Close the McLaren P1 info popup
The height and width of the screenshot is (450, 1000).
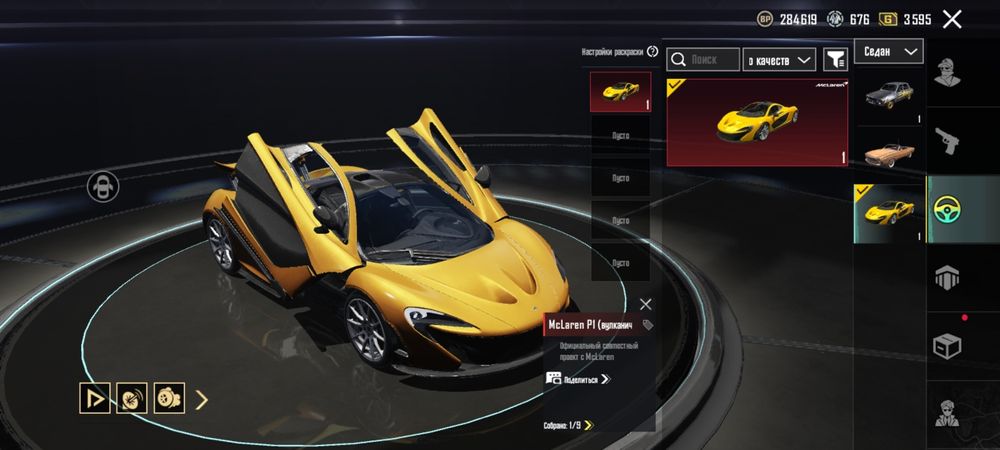tap(645, 304)
